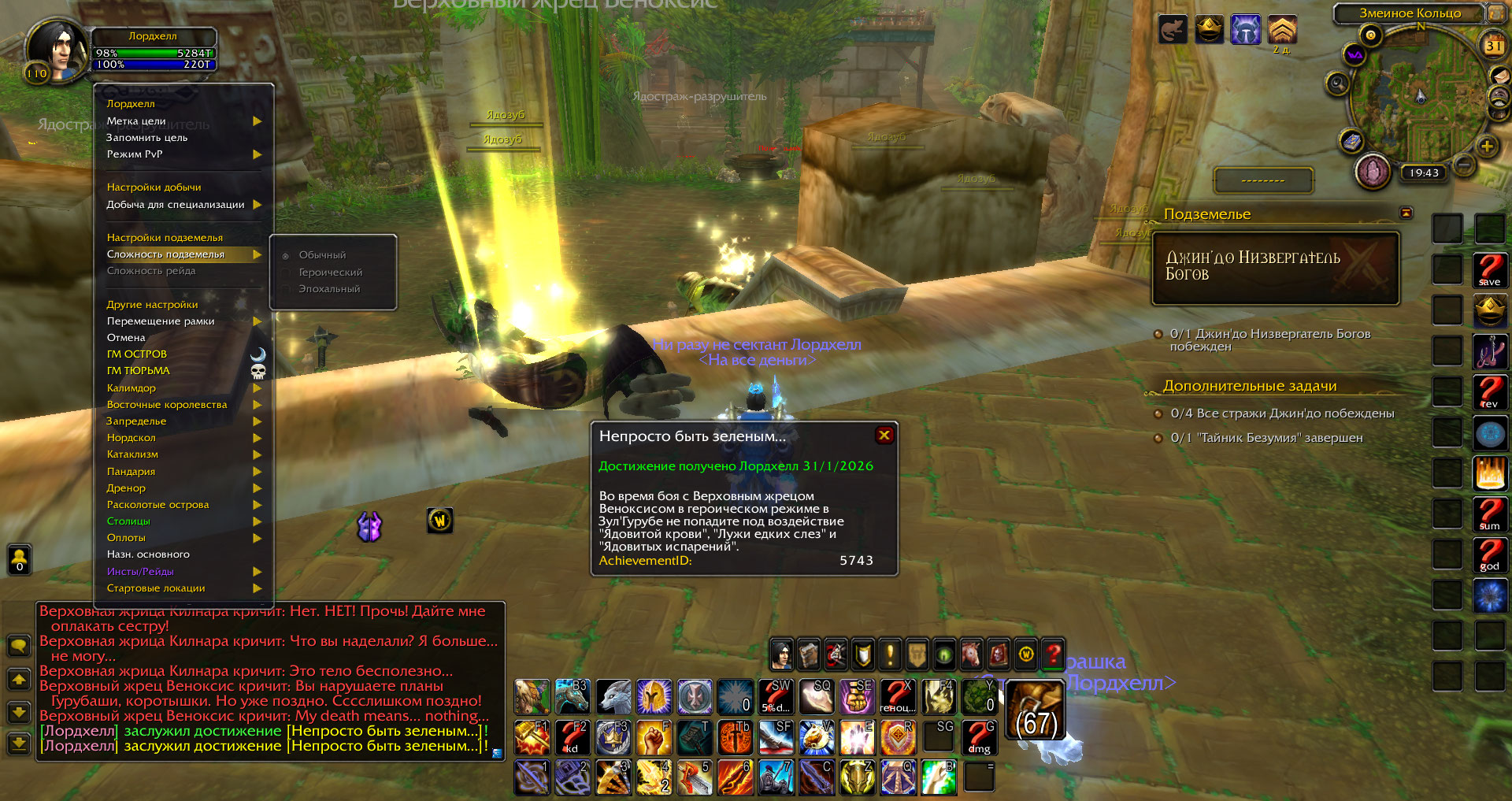Activate the 'save' macro button
The image size is (1512, 801).
(x=1489, y=270)
